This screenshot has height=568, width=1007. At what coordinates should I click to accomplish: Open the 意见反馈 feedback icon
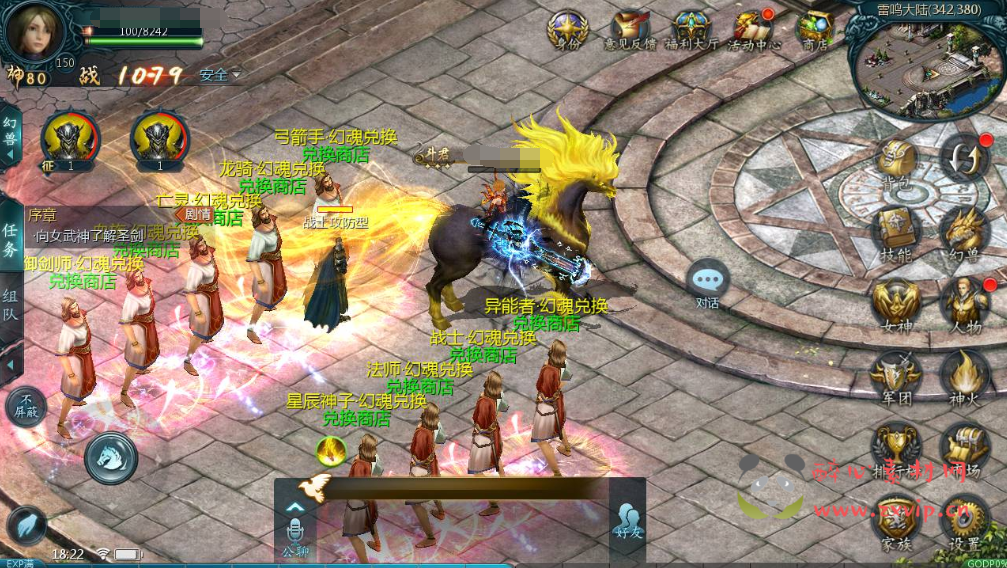click(x=629, y=28)
